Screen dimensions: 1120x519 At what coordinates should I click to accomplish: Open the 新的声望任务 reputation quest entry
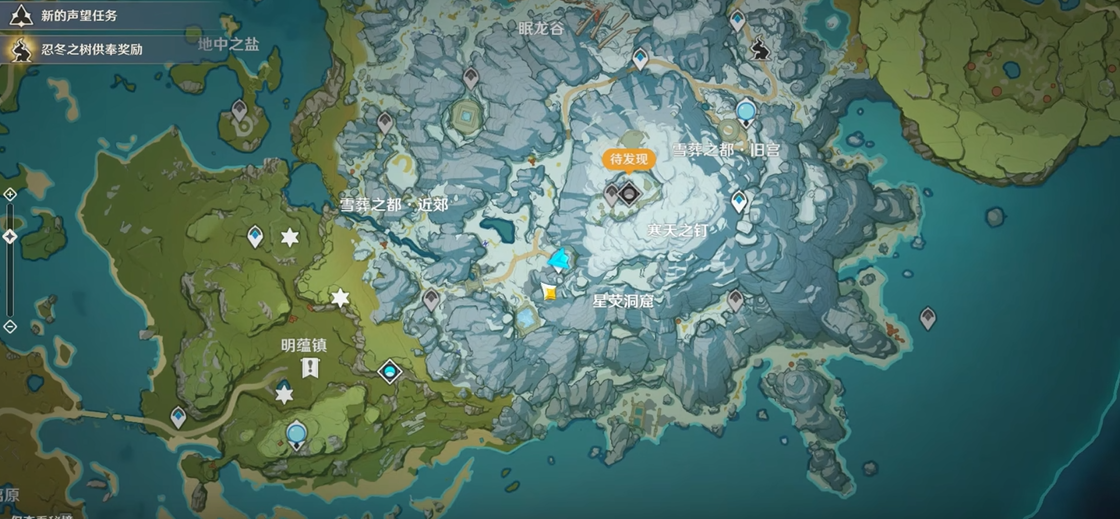pyautogui.click(x=78, y=16)
